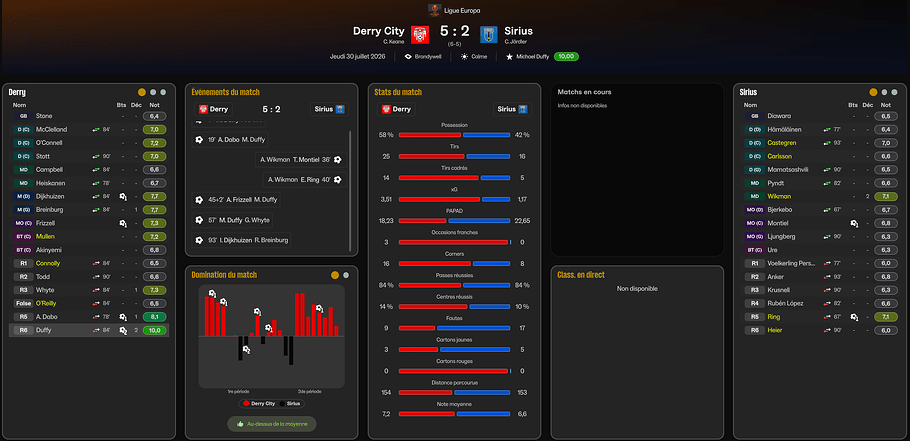Select goalkeeper Stone in Derry's list
910x441 pixels.
tap(44, 116)
